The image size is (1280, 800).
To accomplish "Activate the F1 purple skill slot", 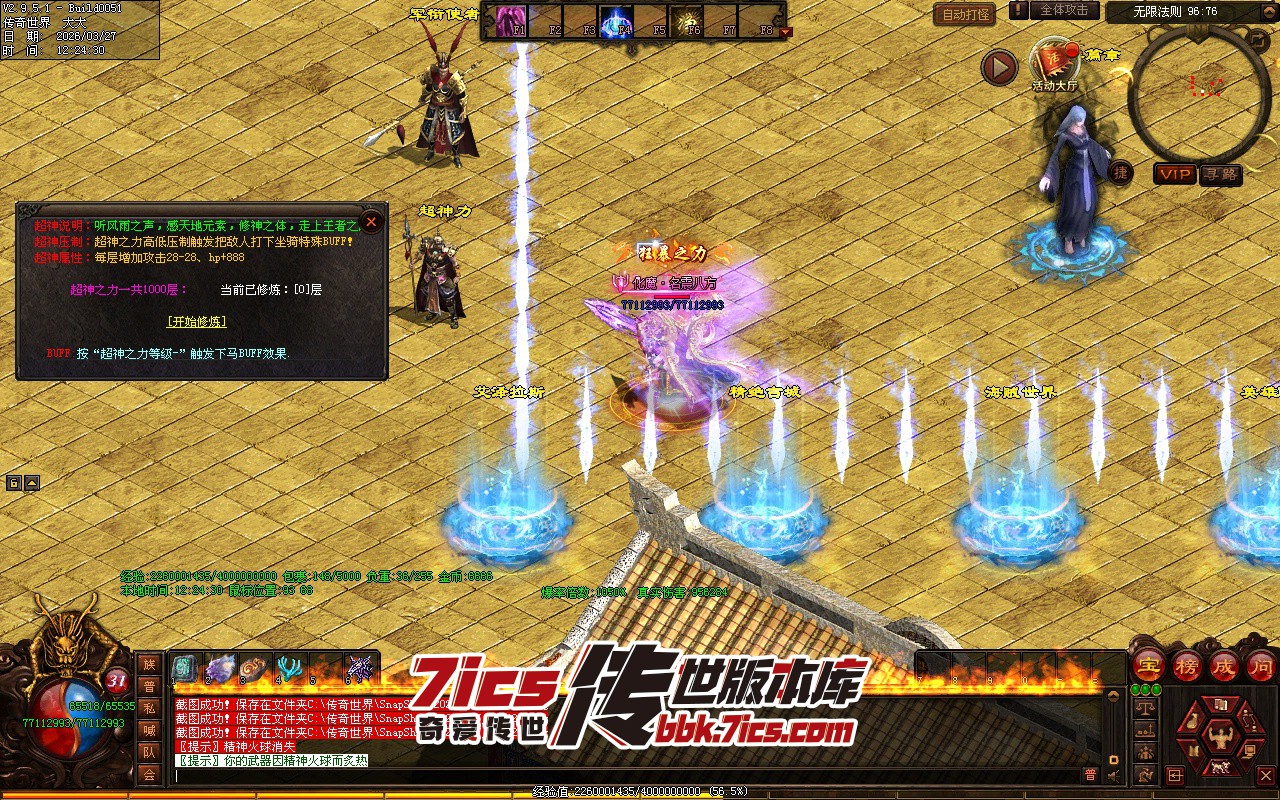I will pos(511,20).
